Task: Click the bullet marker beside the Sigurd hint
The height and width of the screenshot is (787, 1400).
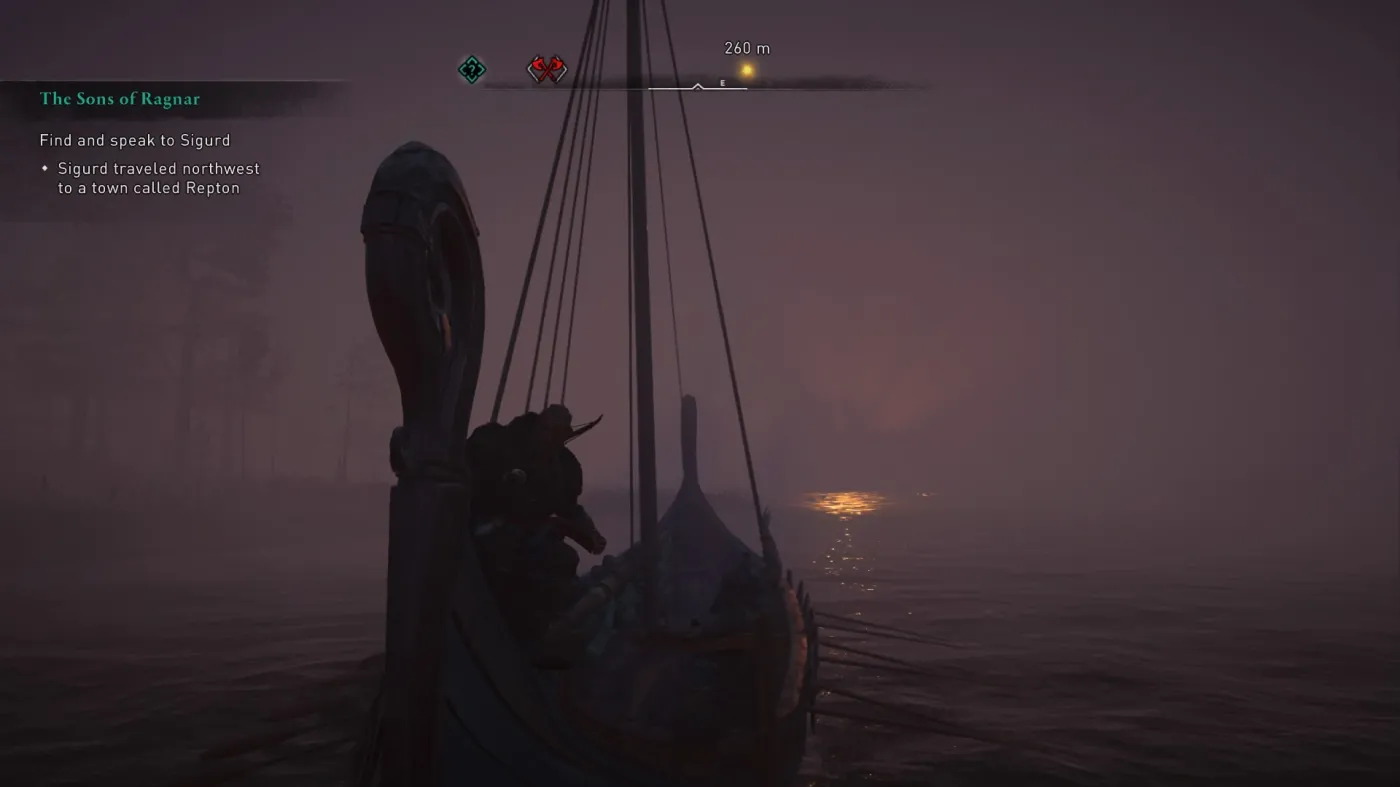Action: [44, 168]
